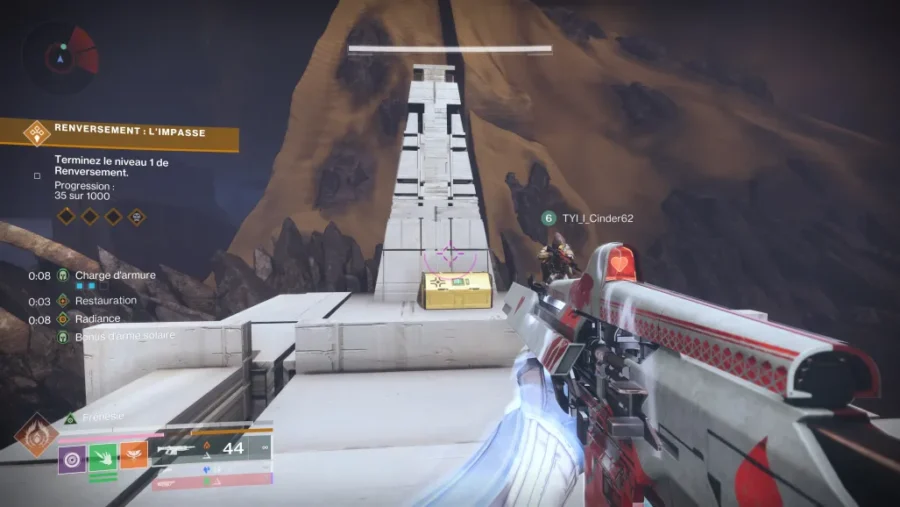The image size is (900, 507).
Task: Activate the green melee ability icon
Action: (103, 456)
